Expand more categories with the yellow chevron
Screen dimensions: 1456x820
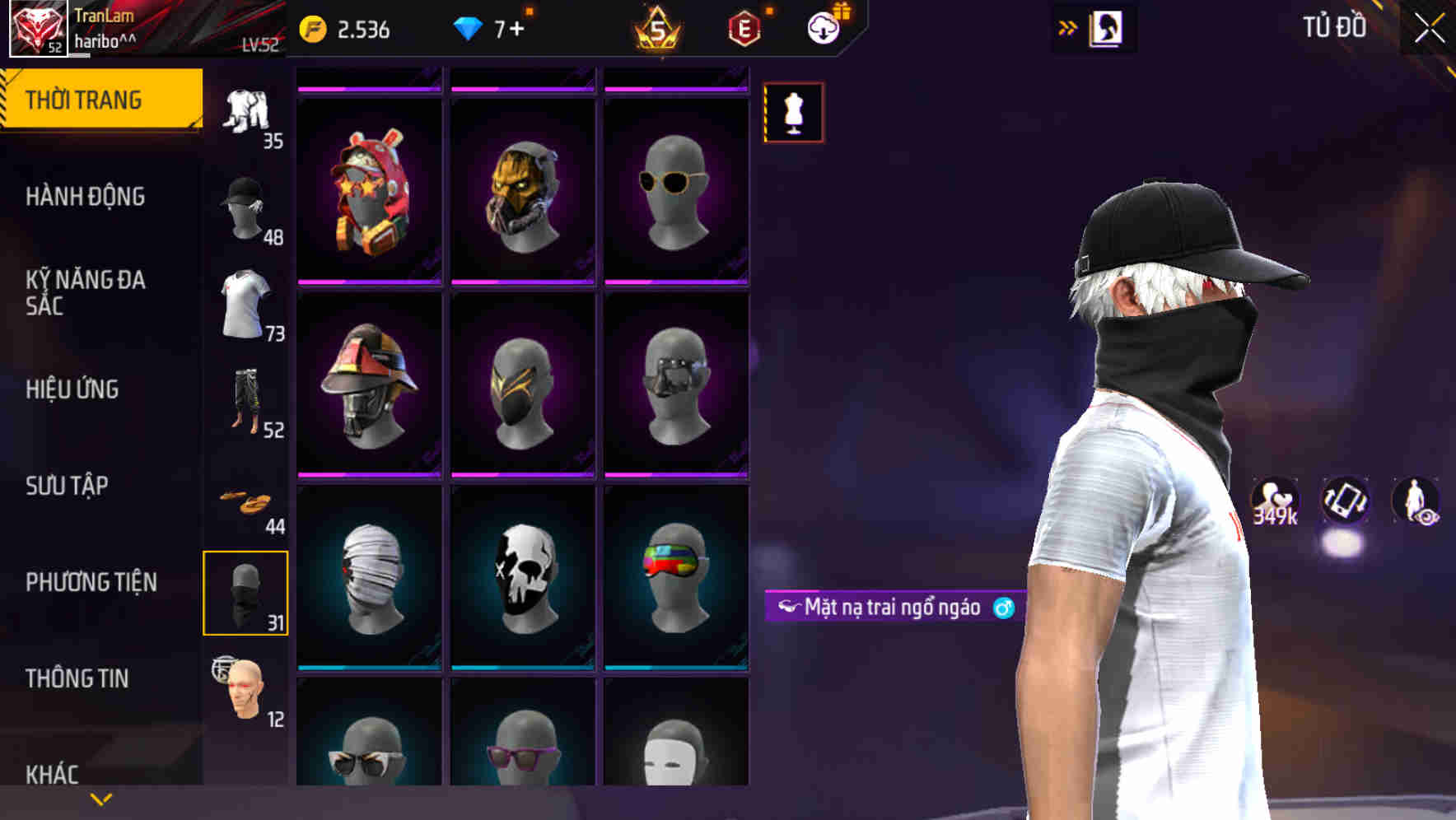coord(100,798)
